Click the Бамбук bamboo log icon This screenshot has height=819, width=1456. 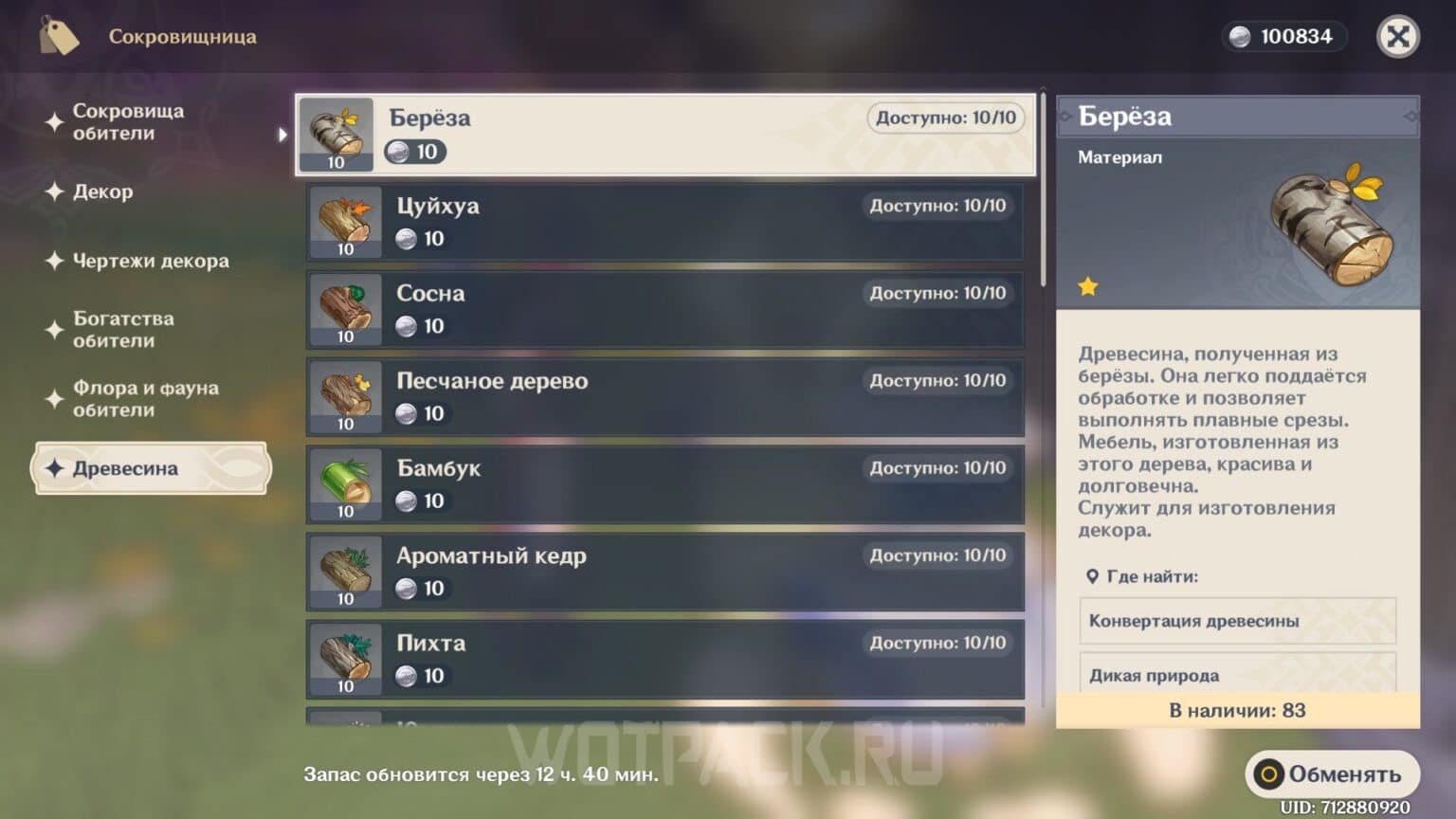(344, 483)
